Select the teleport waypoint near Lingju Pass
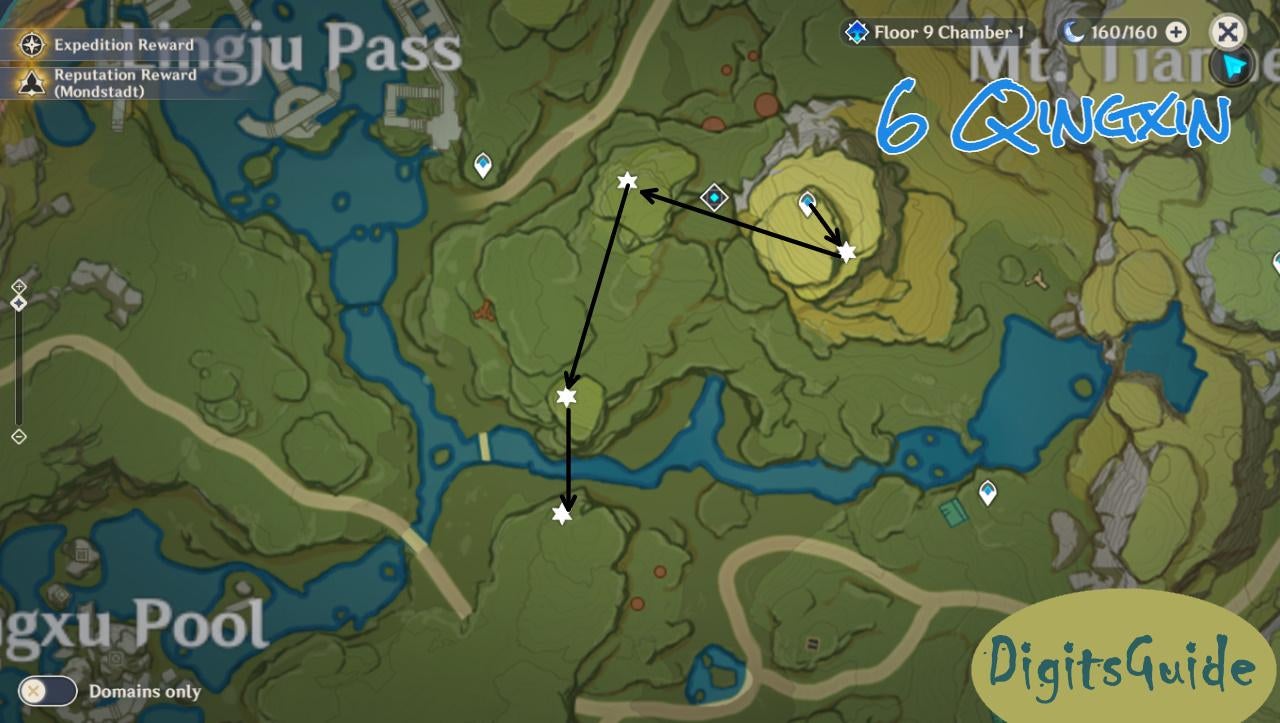This screenshot has height=723, width=1280. (482, 162)
